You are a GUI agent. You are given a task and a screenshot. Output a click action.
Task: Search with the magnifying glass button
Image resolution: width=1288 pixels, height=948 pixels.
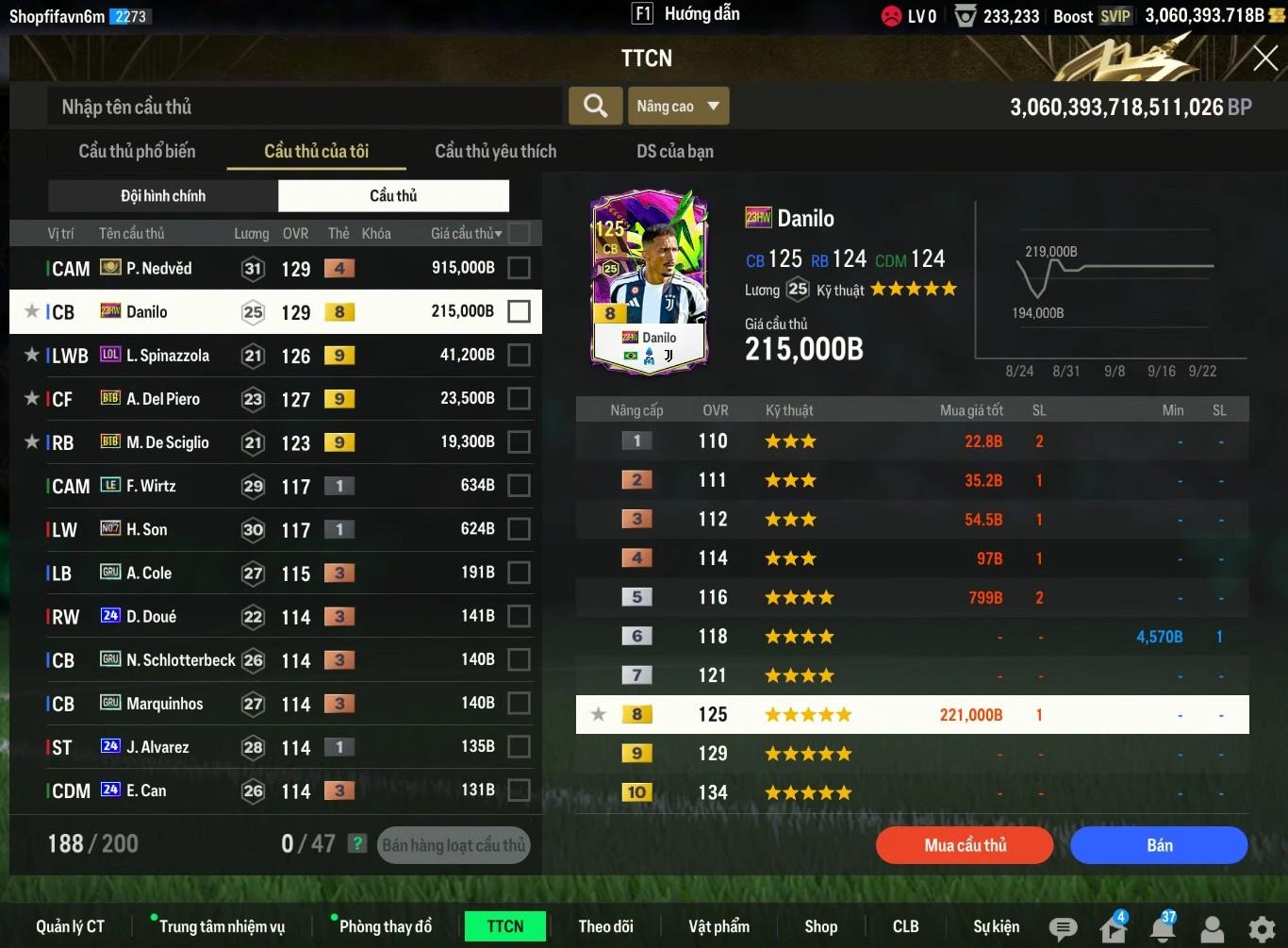(x=595, y=106)
